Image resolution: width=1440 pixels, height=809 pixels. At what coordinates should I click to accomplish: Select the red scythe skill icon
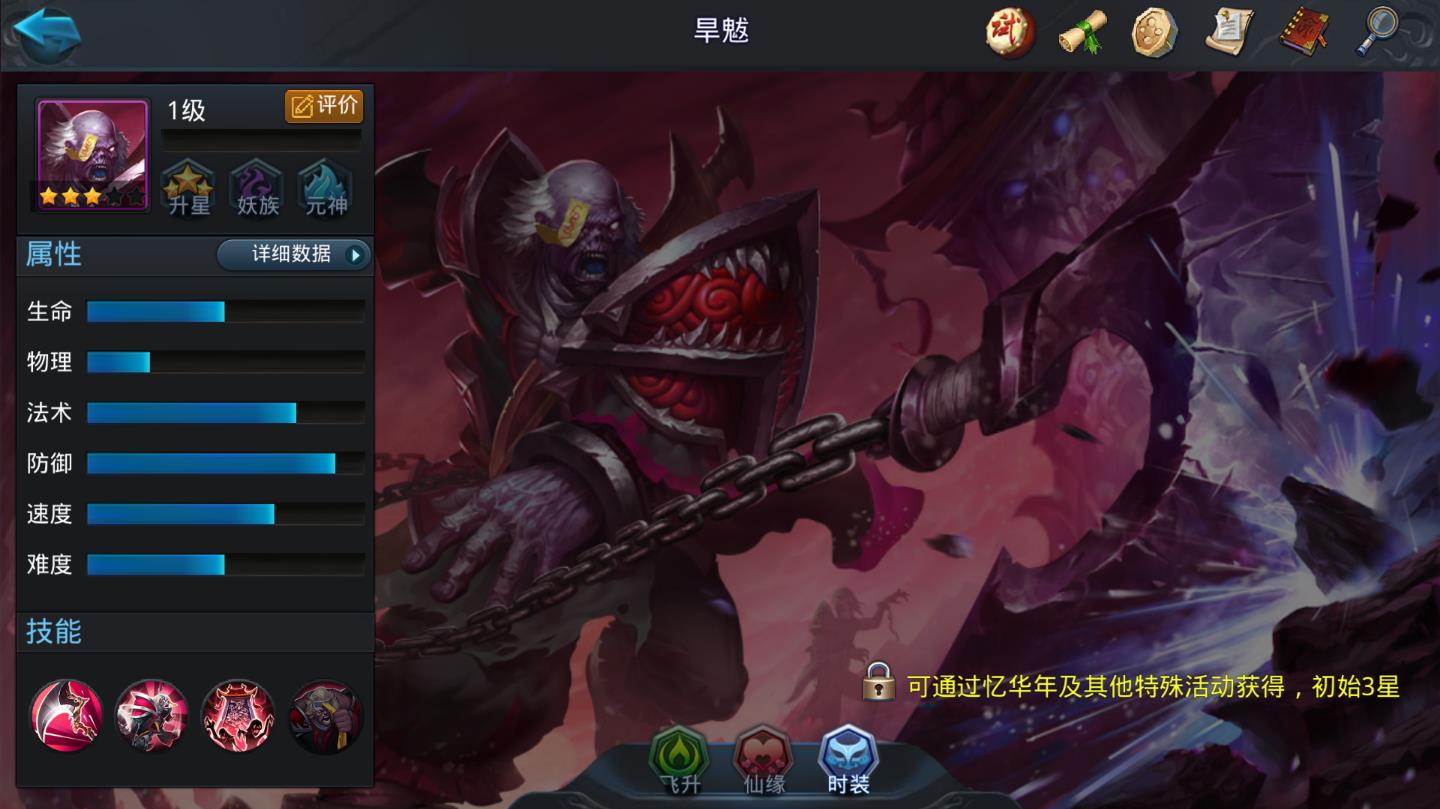pos(66,716)
